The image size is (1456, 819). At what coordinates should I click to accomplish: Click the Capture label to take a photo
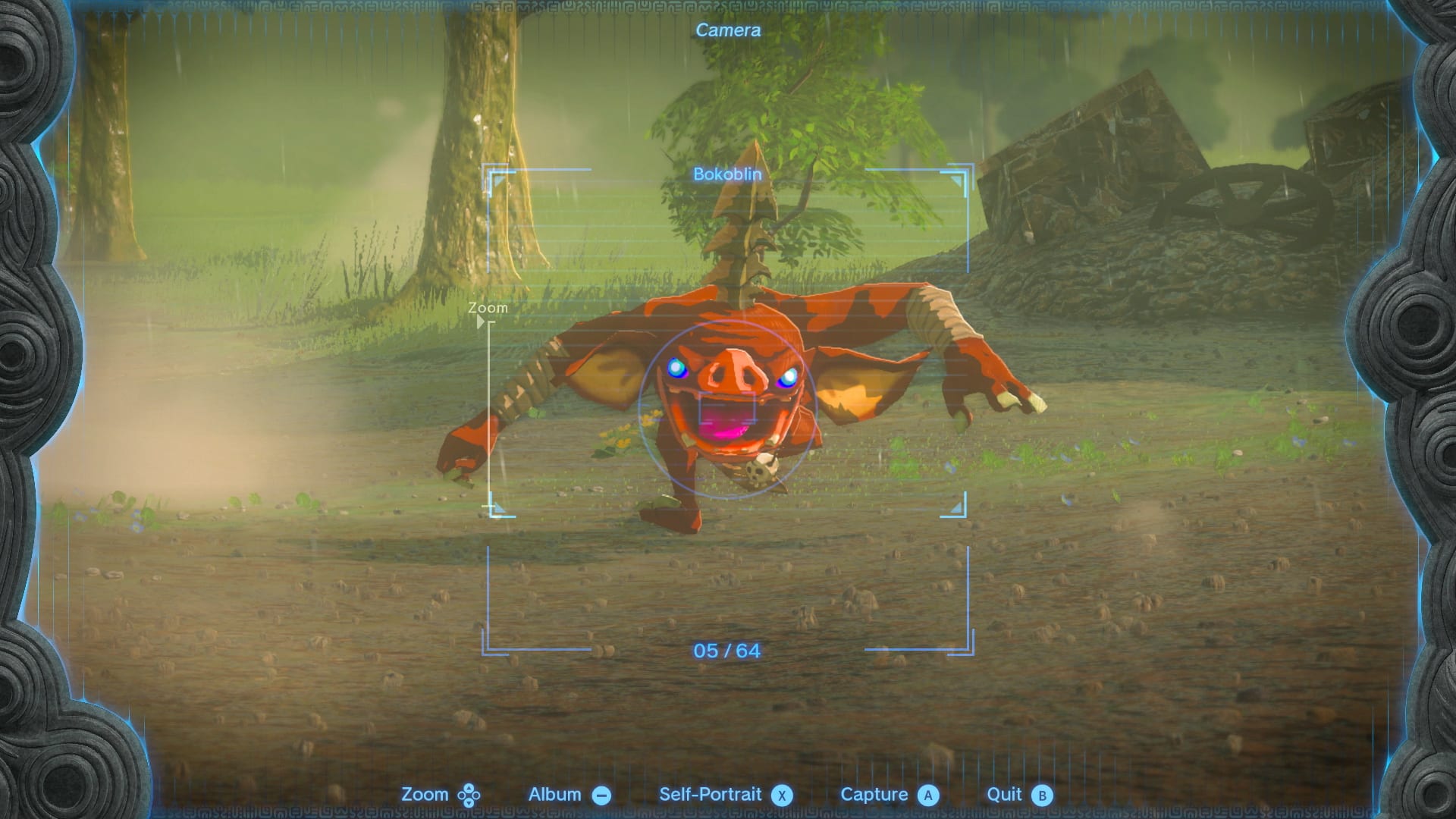(876, 795)
